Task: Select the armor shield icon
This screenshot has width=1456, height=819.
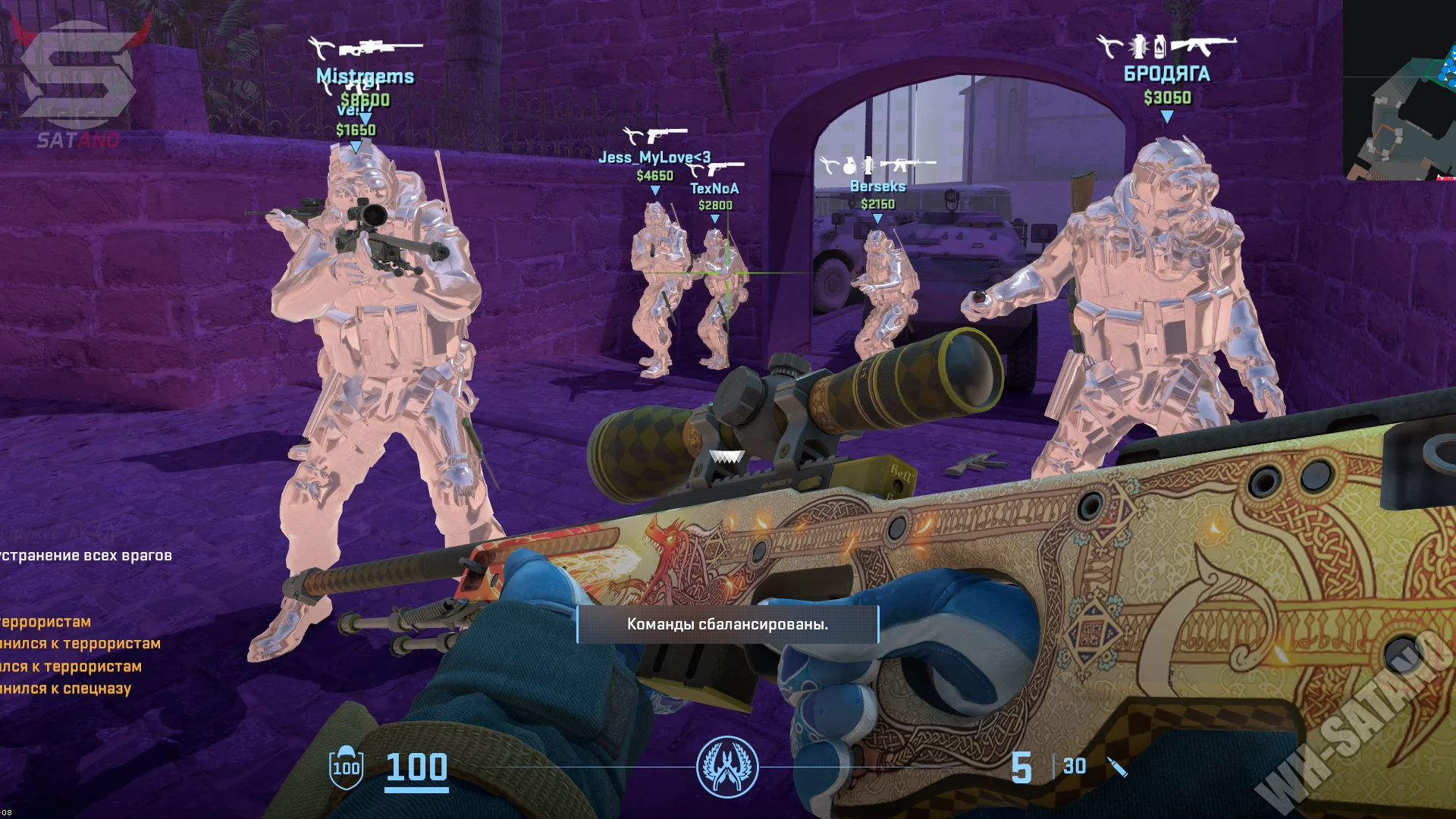Action: pyautogui.click(x=346, y=767)
